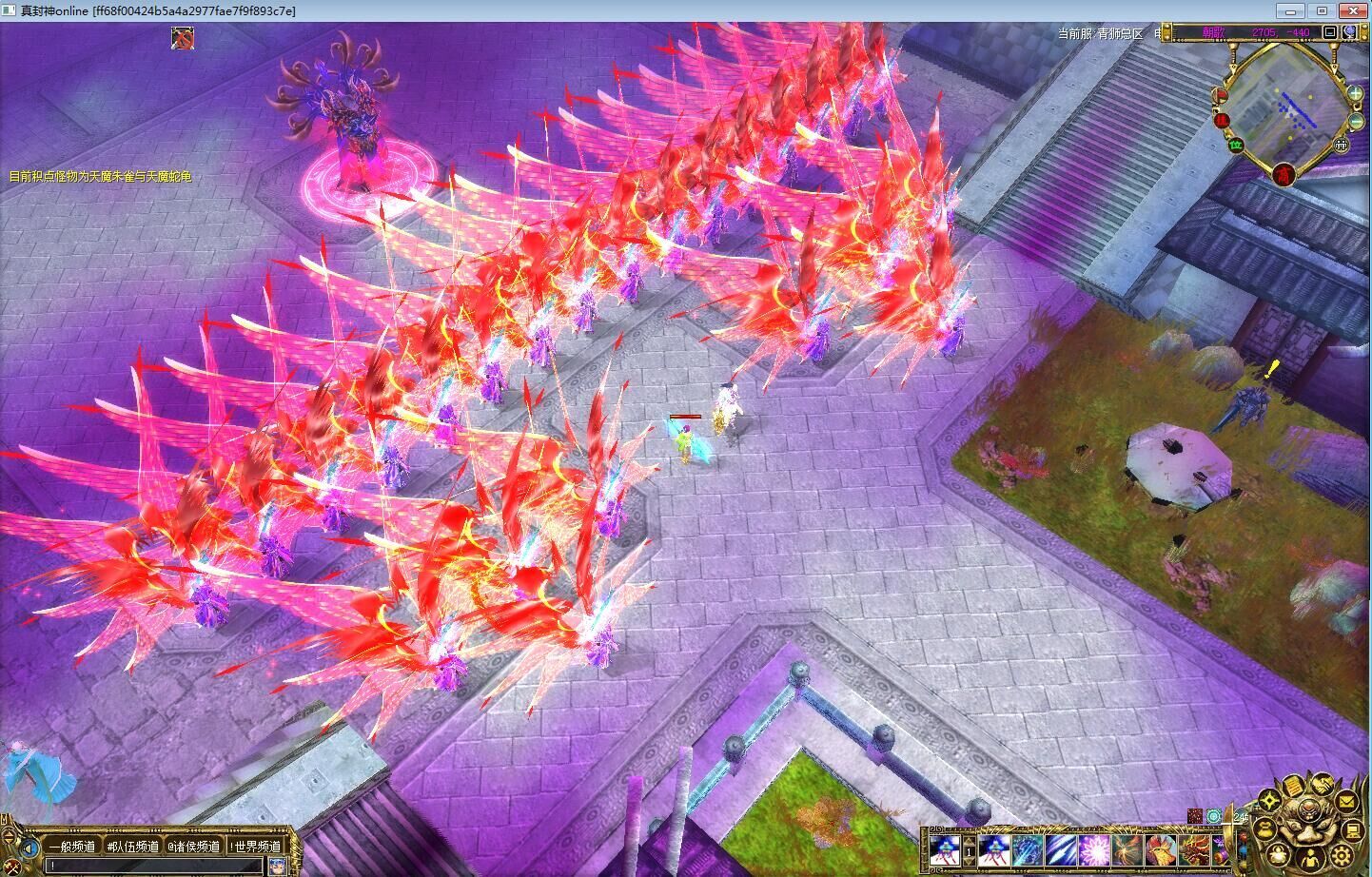
Task: Minimize the game window
Action: 1289,10
